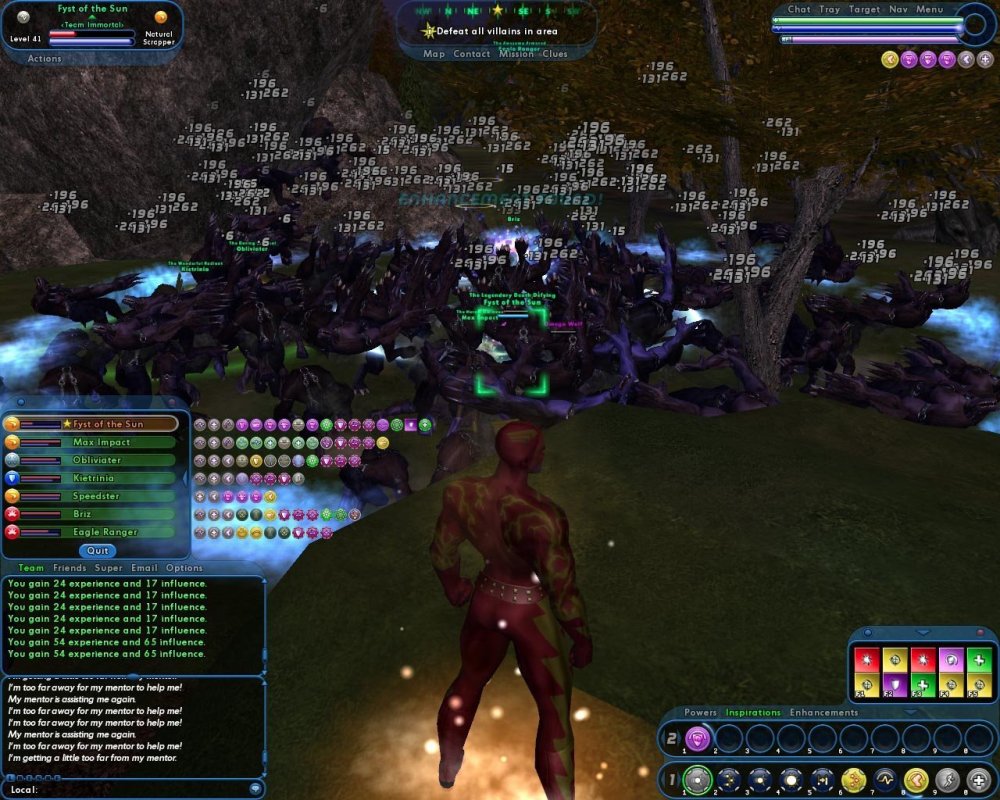The image size is (1000, 800).
Task: Use the purple shield inspiration
Action: pyautogui.click(x=894, y=683)
